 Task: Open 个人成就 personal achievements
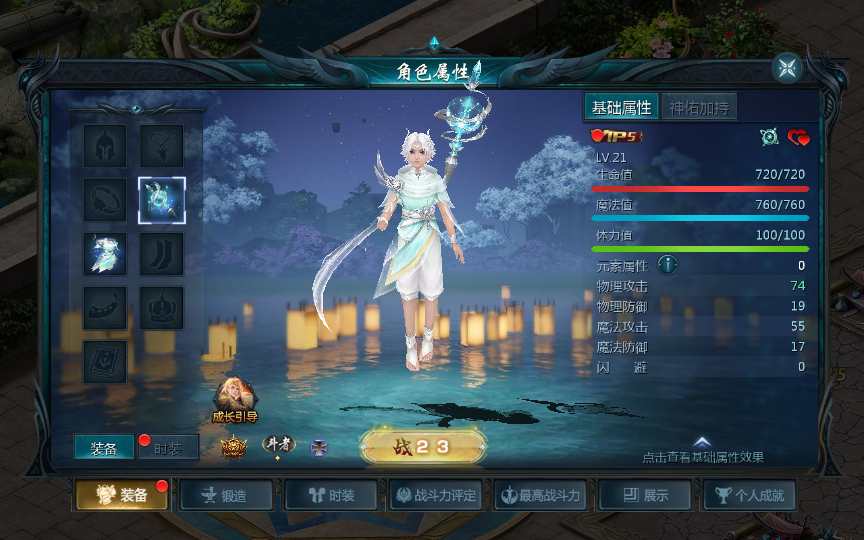(x=750, y=495)
